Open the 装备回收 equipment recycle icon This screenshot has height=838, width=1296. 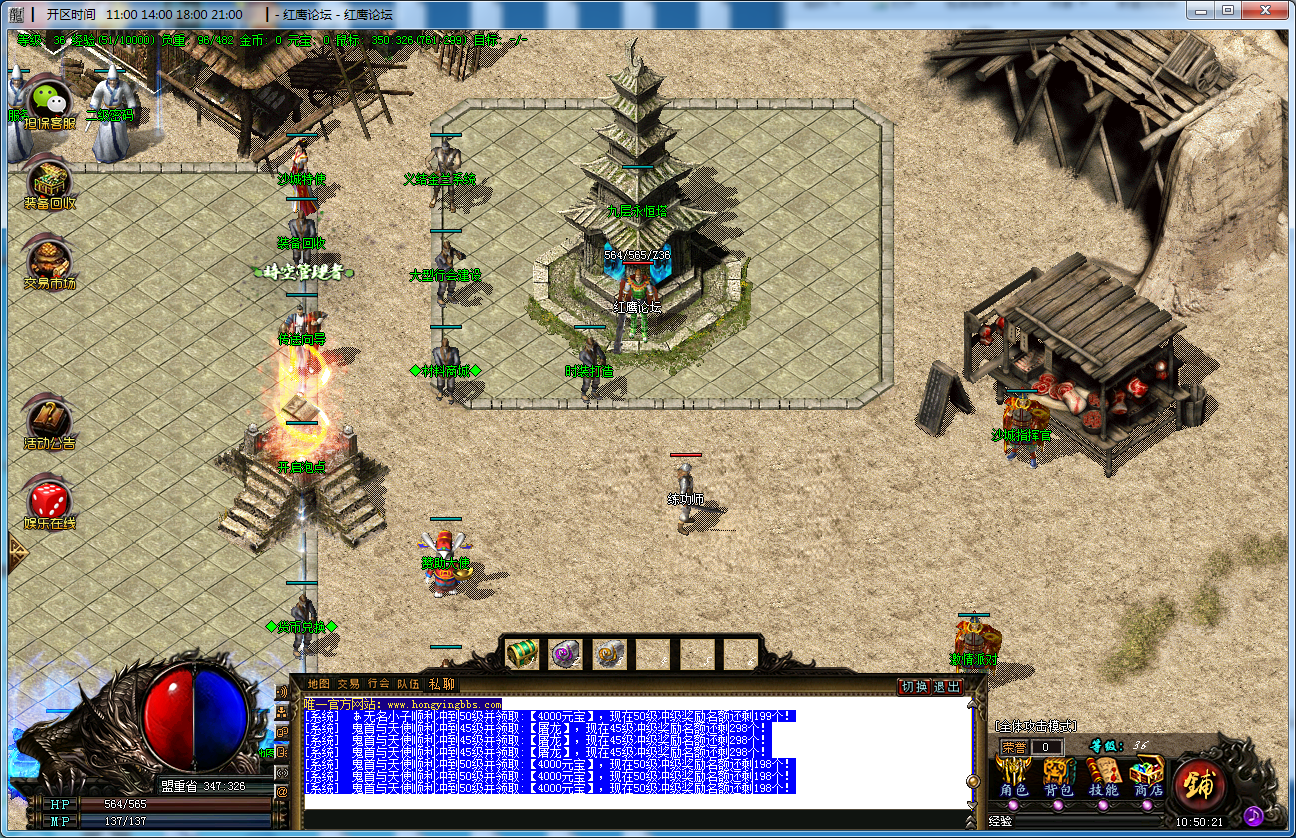pyautogui.click(x=49, y=183)
